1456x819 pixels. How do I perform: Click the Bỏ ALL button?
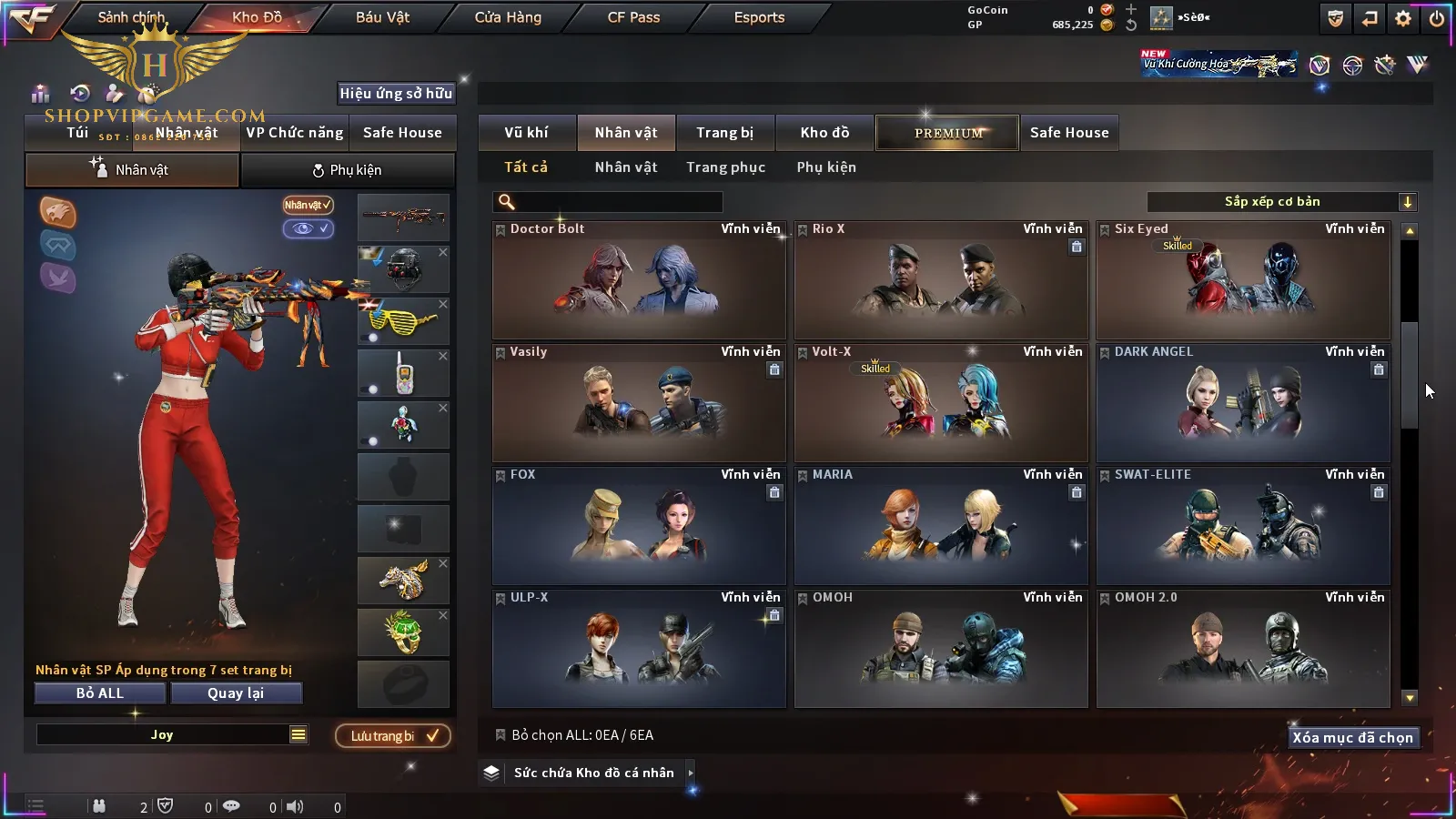[x=100, y=693]
